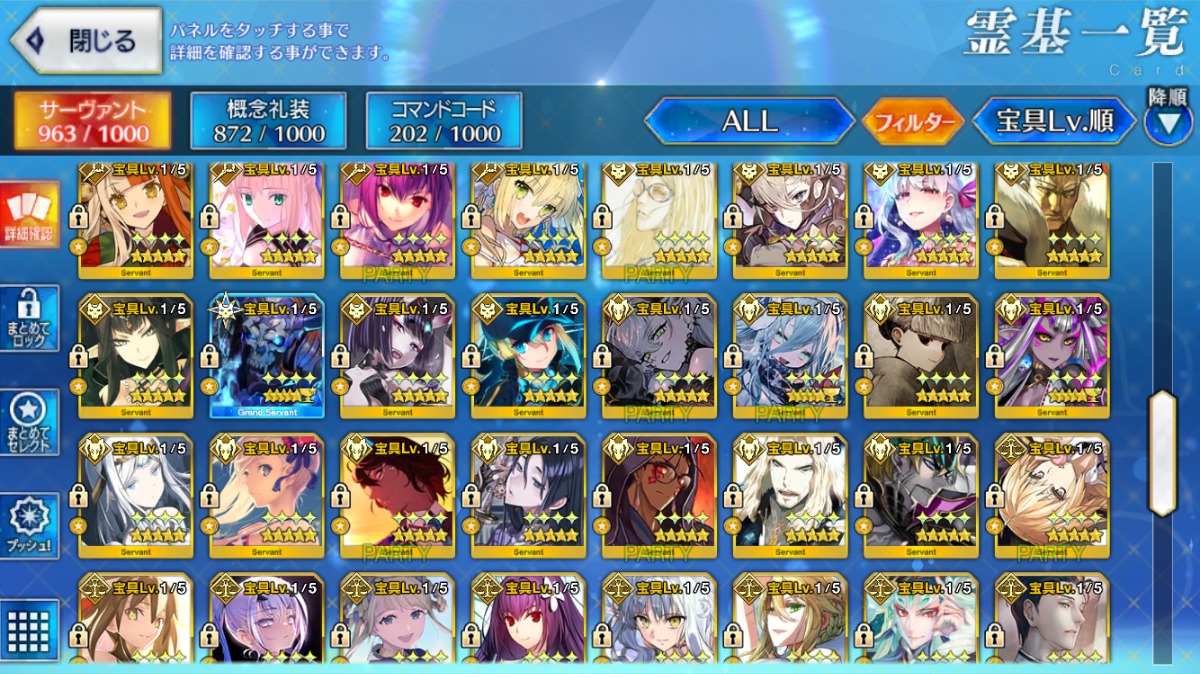This screenshot has height=674, width=1200.
Task: Change the 宝具Lv.順 sort order
Action: [1054, 122]
